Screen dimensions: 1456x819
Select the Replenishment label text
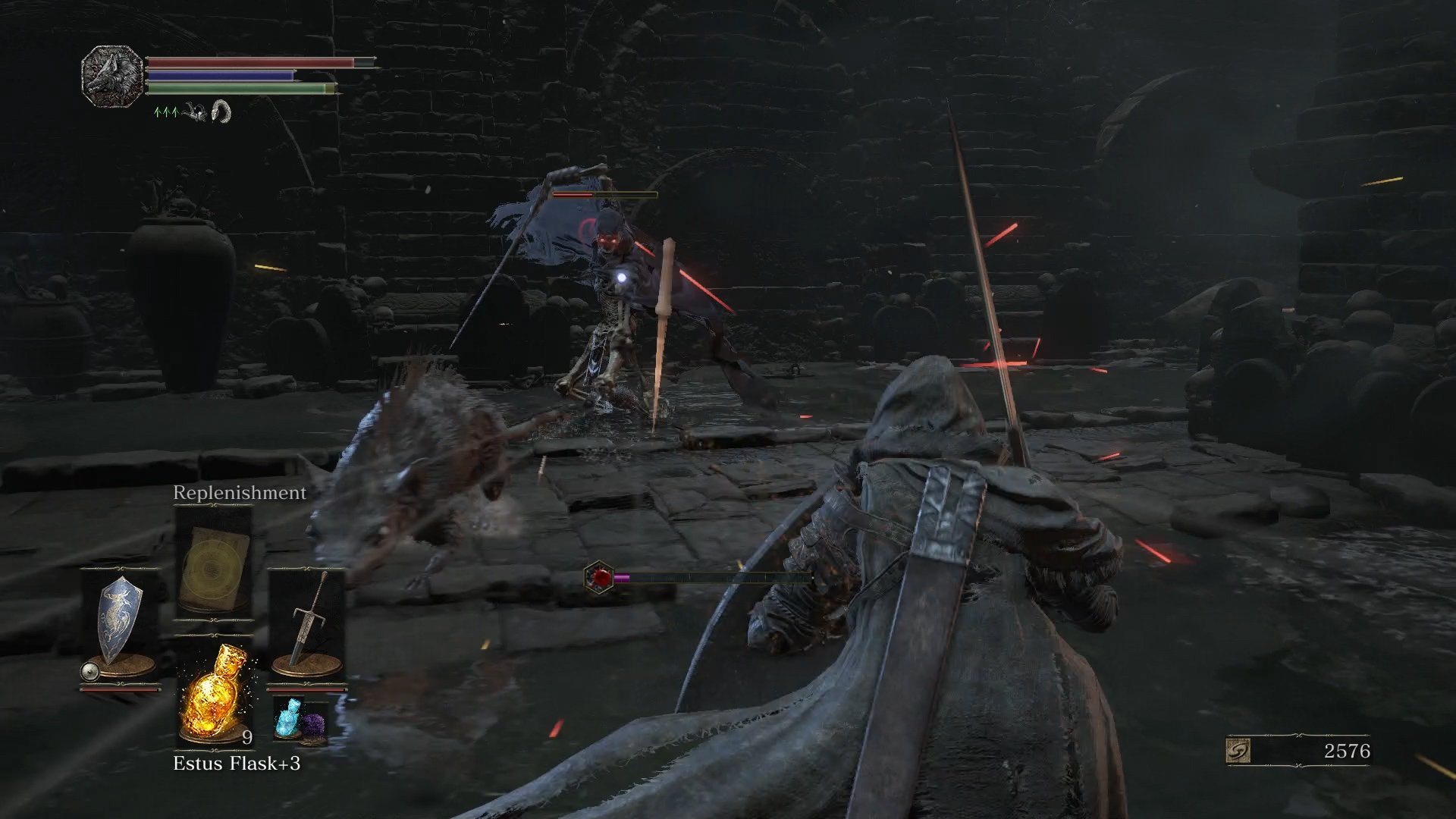[239, 492]
